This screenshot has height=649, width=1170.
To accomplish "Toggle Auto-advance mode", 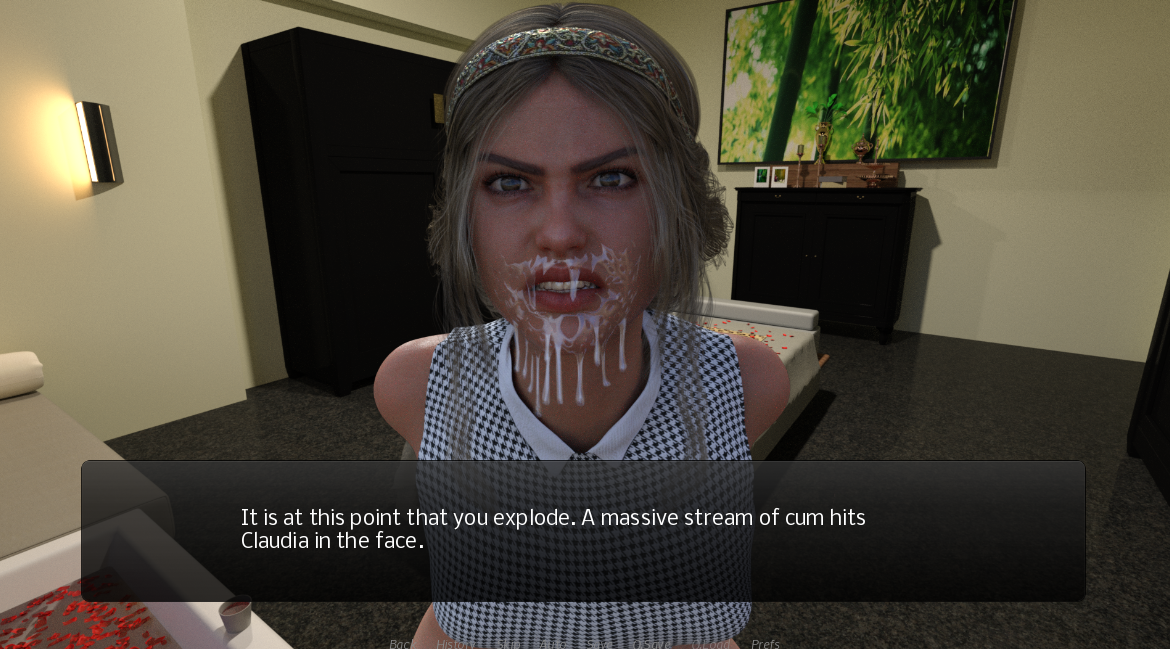I will (x=553, y=643).
